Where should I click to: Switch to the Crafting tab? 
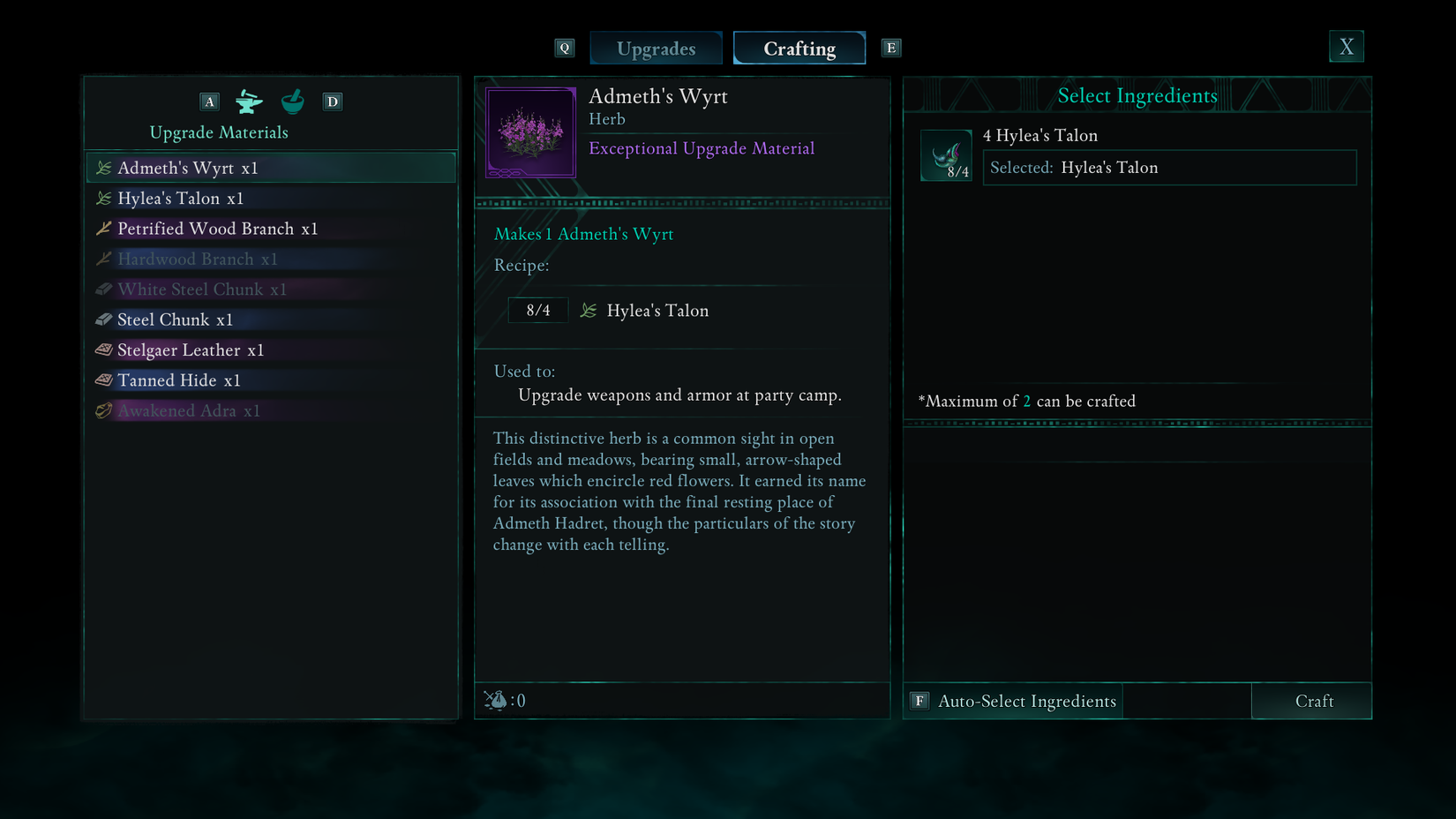[x=799, y=48]
